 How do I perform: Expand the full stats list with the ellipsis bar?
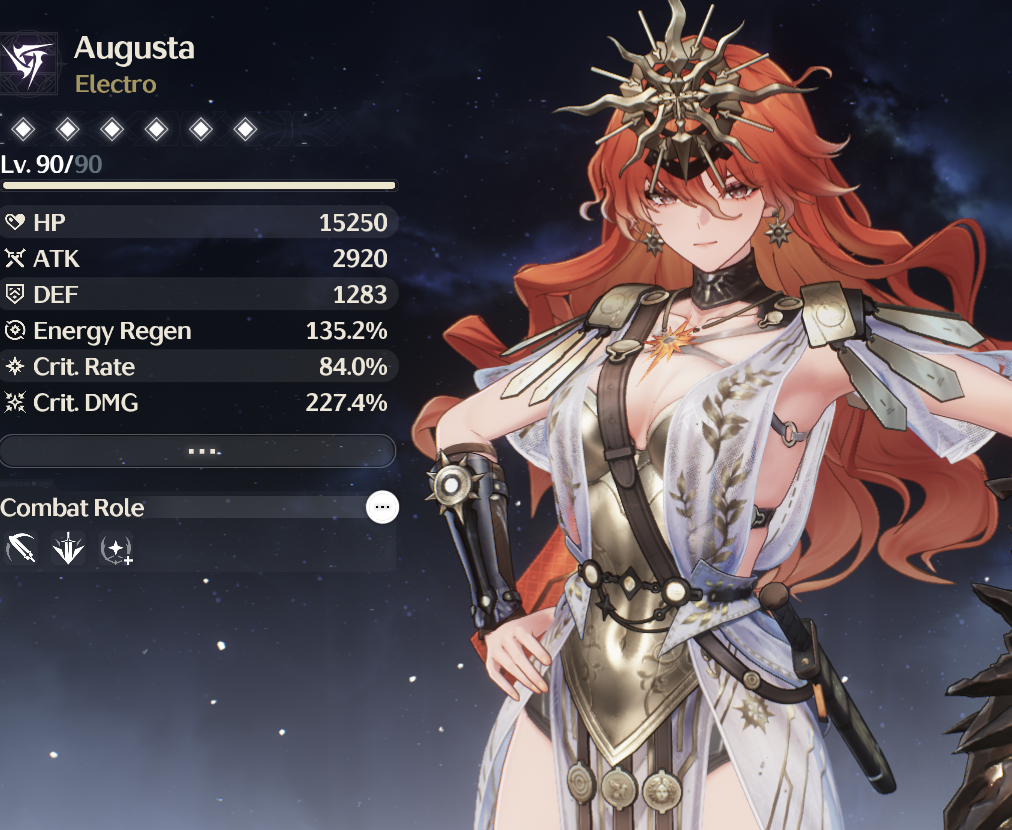[198, 451]
